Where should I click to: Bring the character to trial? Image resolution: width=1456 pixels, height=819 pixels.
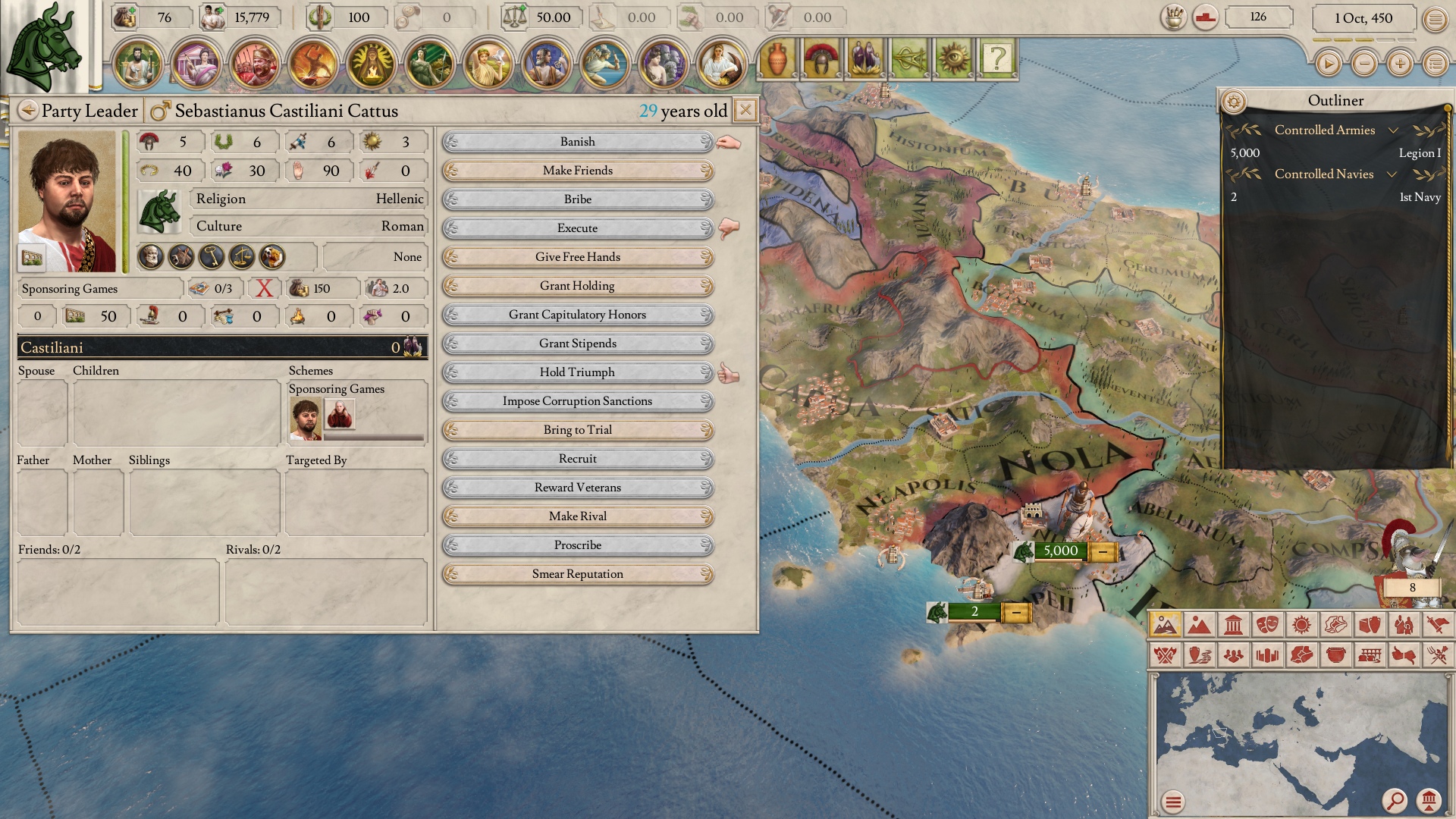coord(577,430)
